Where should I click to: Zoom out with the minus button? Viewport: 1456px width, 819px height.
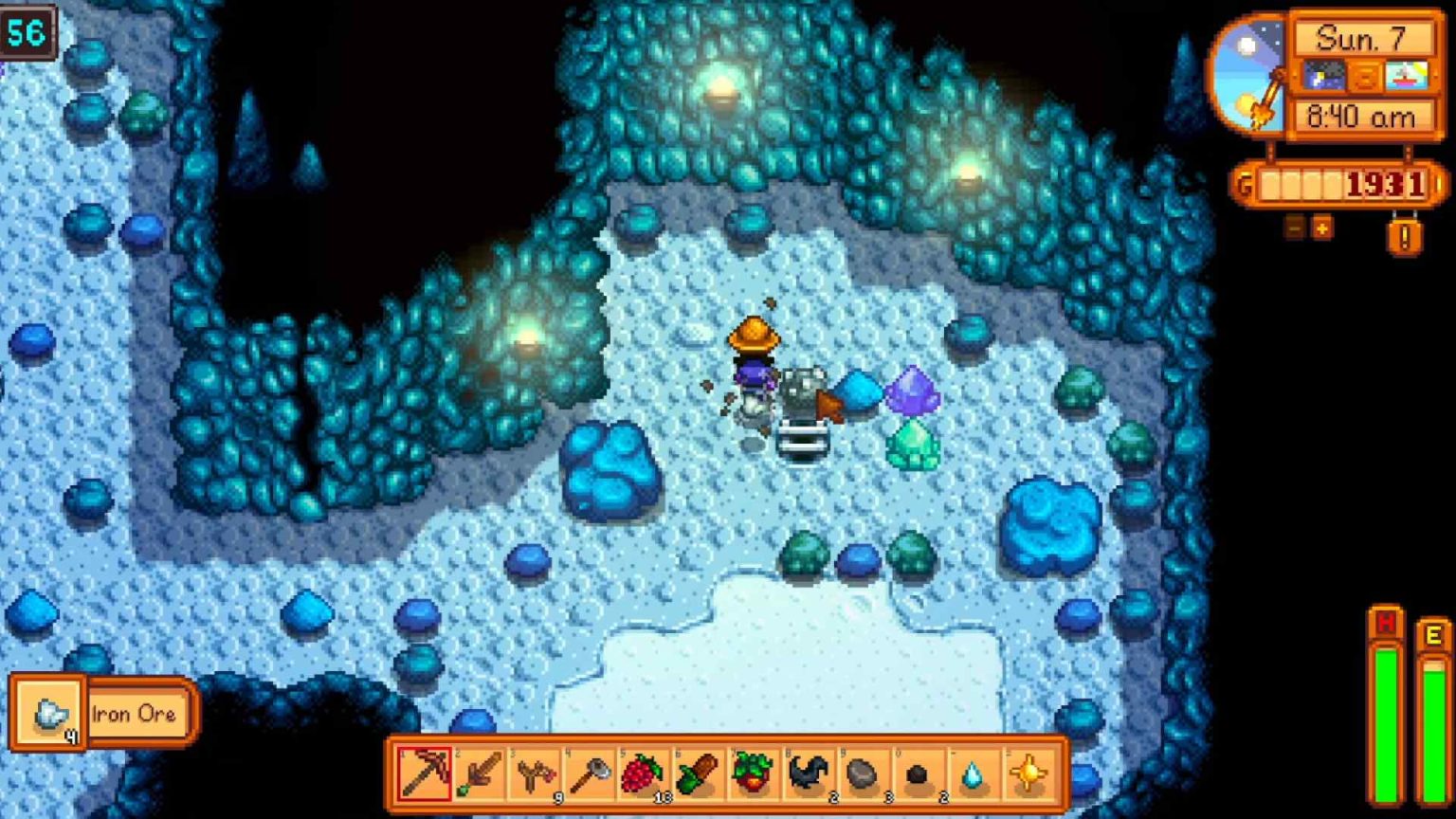[1295, 227]
